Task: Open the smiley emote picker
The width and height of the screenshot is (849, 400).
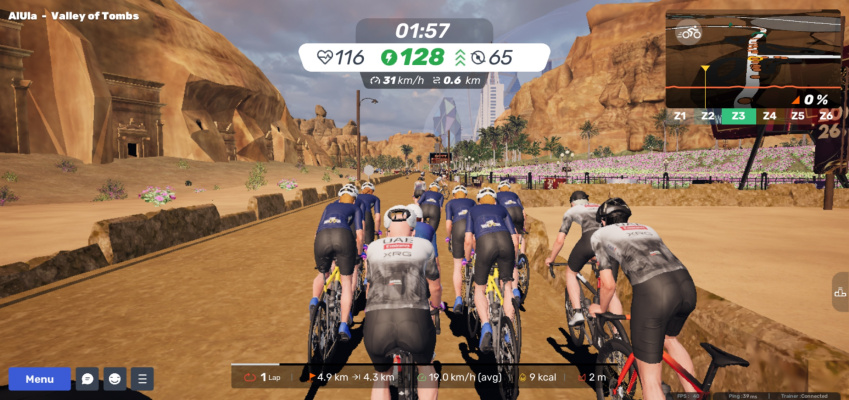Action: (115, 379)
